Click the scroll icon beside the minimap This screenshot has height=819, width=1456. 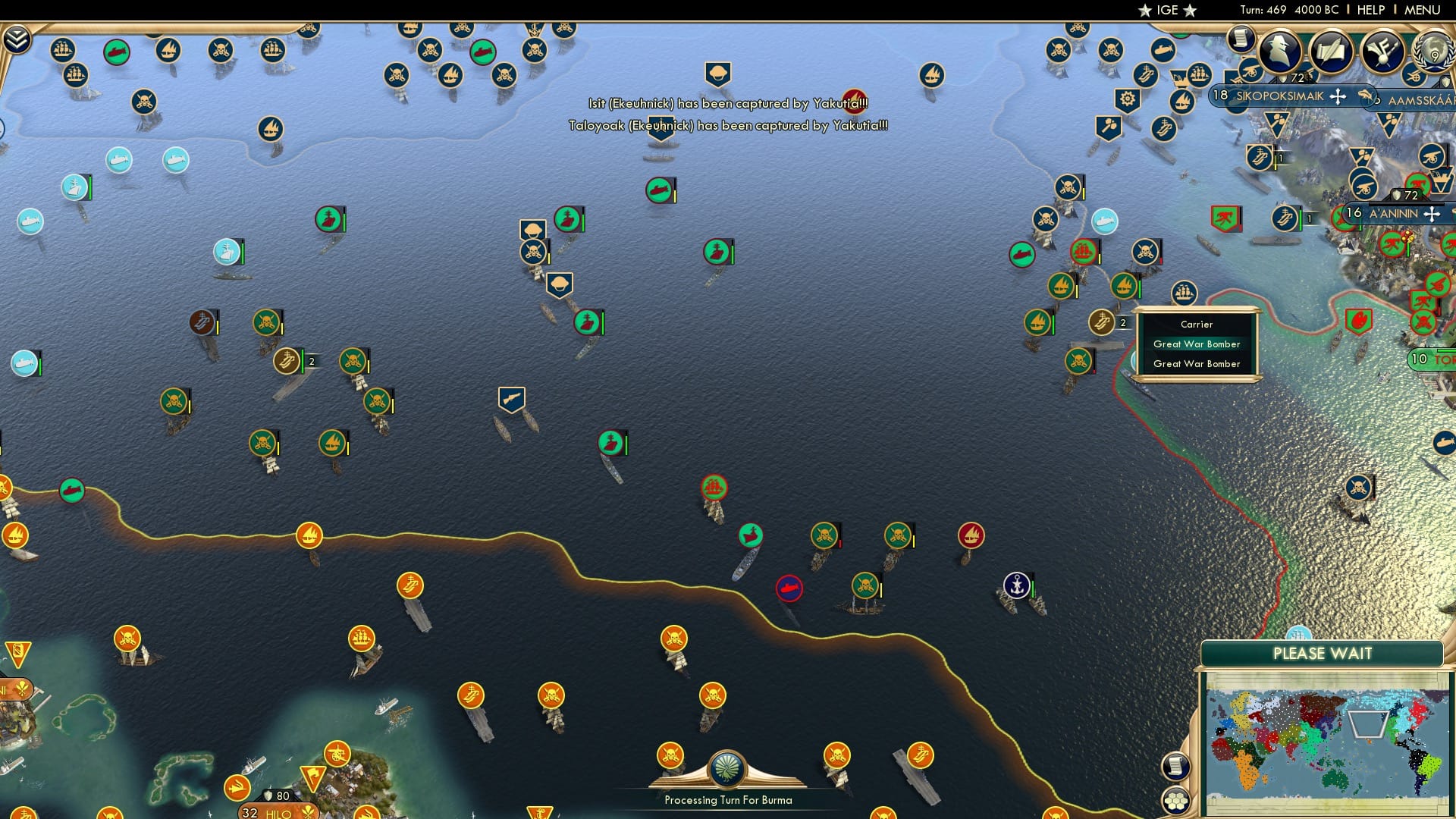(x=1175, y=766)
